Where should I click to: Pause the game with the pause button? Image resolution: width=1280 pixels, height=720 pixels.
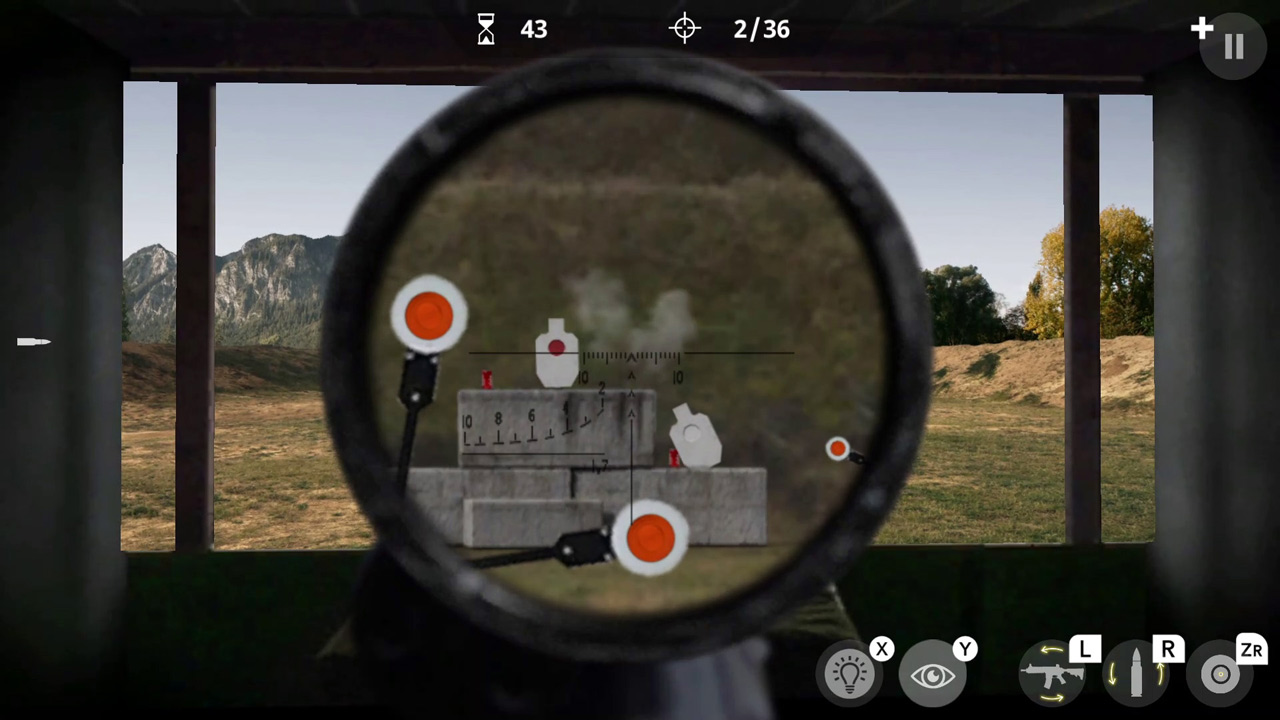(x=1233, y=45)
